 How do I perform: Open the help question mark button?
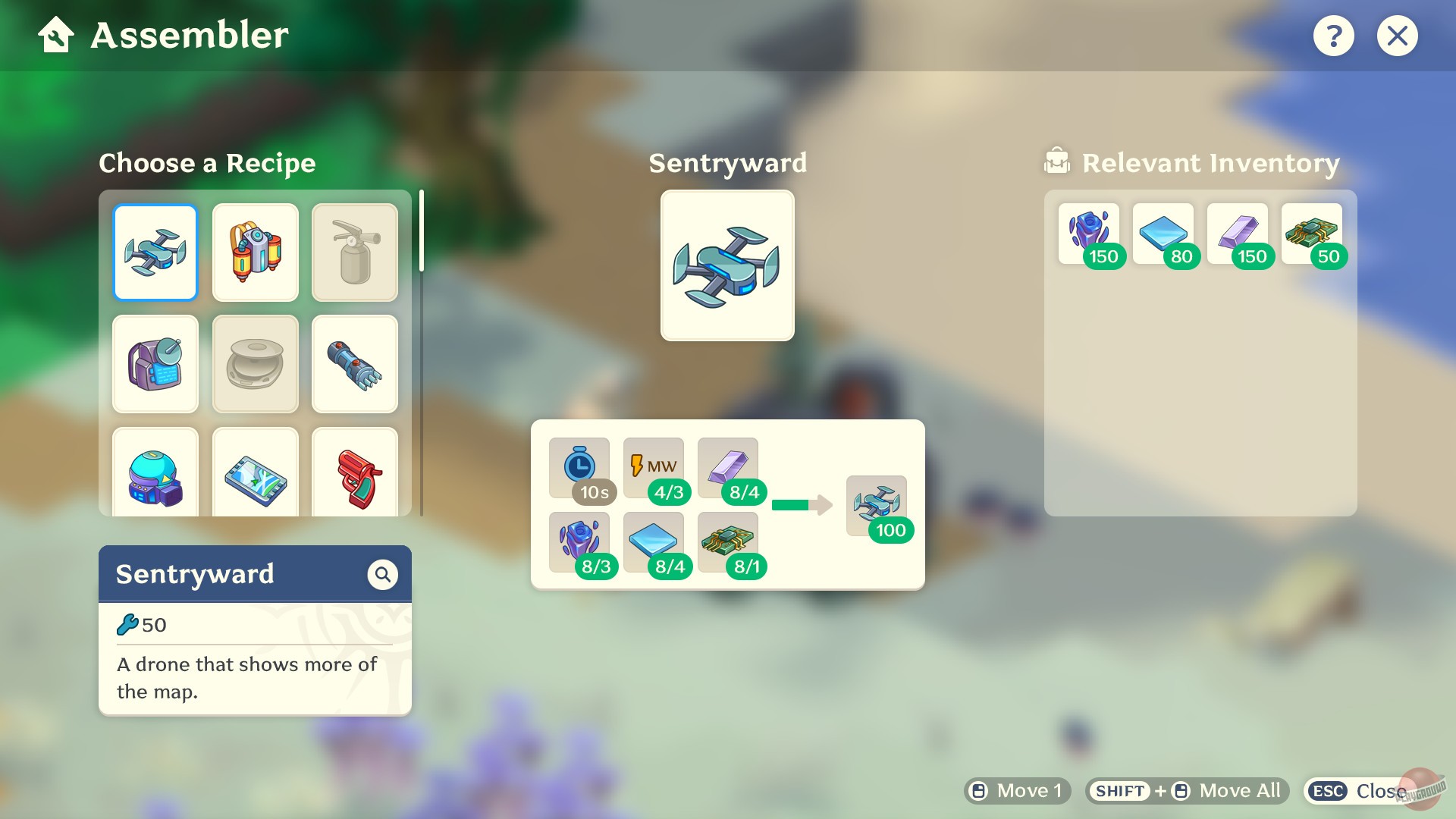(1334, 35)
